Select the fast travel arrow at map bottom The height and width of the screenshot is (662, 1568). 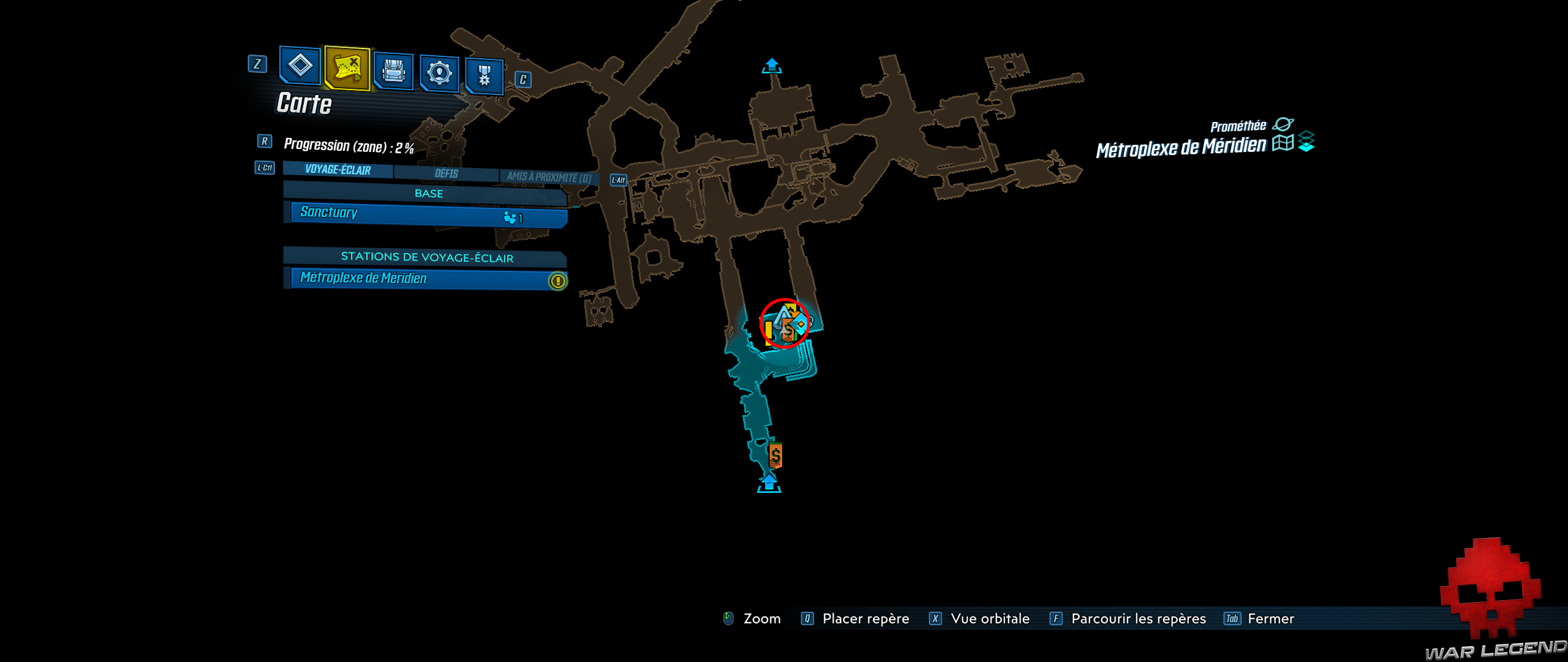pyautogui.click(x=770, y=483)
